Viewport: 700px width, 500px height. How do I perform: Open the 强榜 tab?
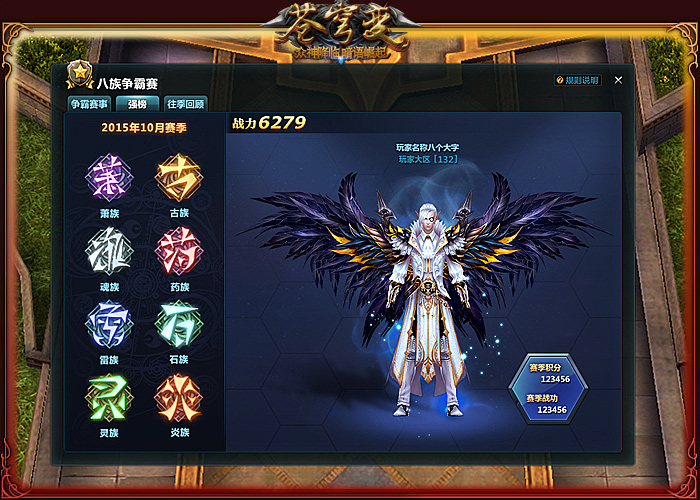coord(137,103)
